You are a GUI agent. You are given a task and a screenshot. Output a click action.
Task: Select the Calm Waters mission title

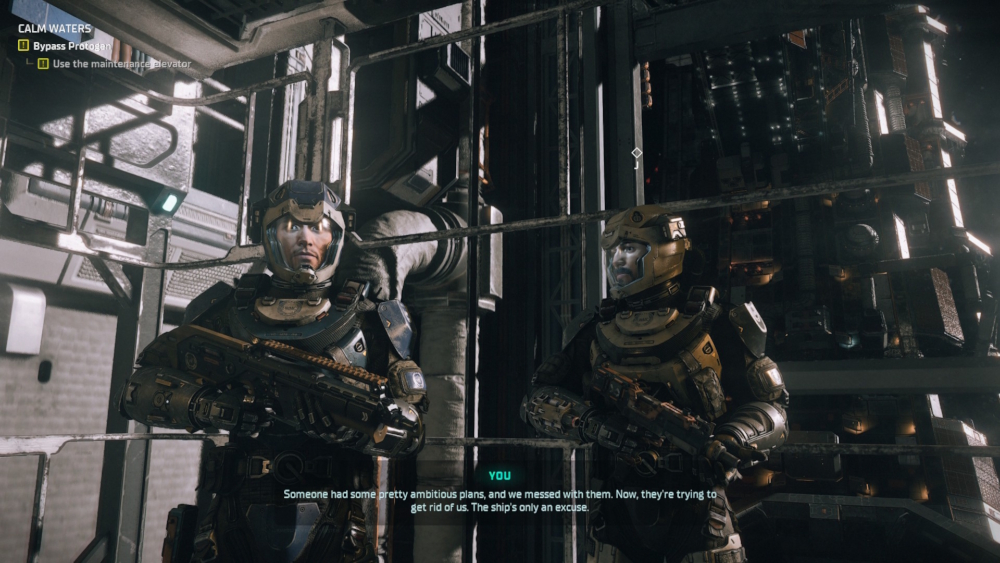(x=55, y=29)
